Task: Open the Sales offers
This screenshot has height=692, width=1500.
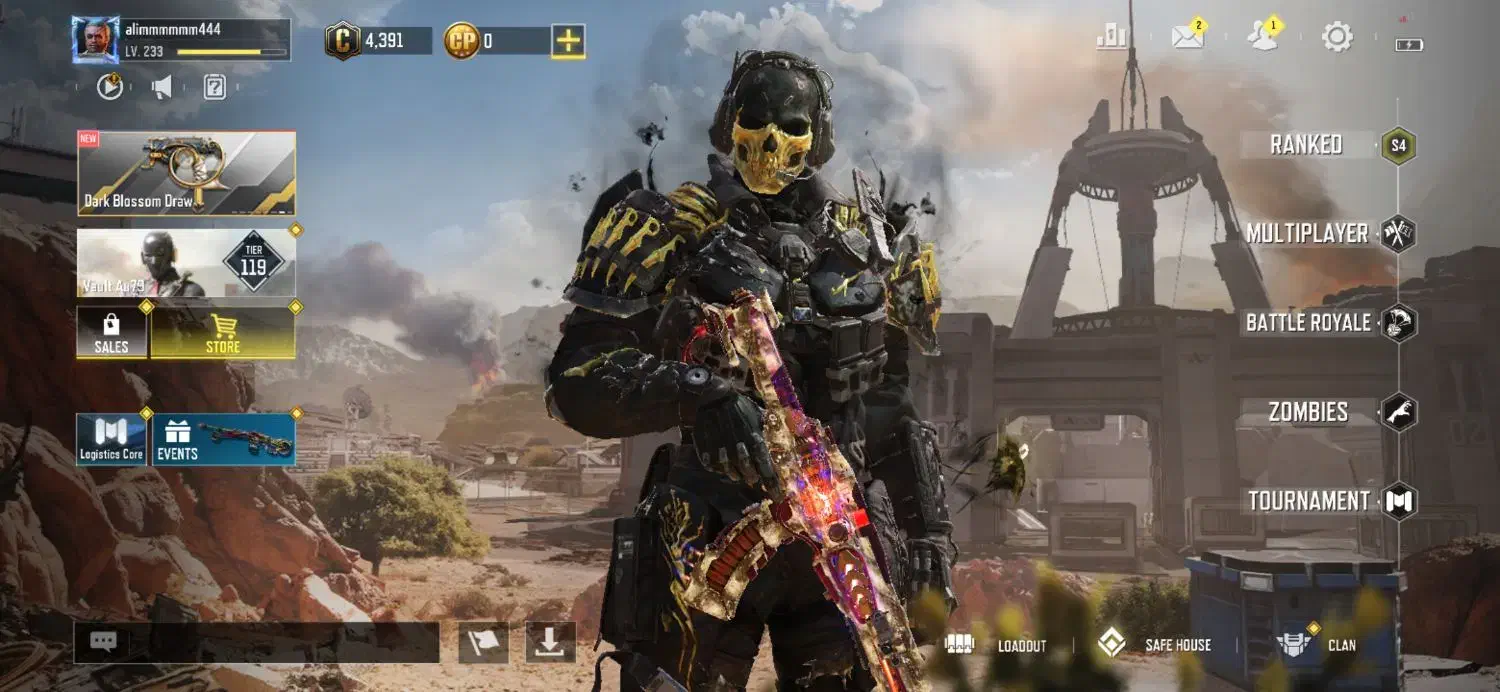Action: click(111, 332)
